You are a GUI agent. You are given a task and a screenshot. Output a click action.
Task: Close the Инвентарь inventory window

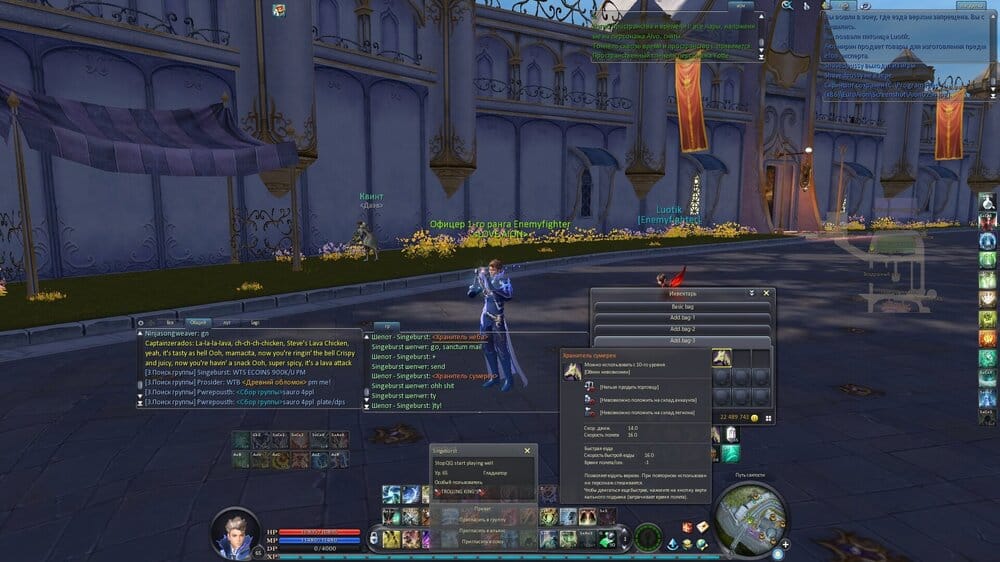(767, 294)
